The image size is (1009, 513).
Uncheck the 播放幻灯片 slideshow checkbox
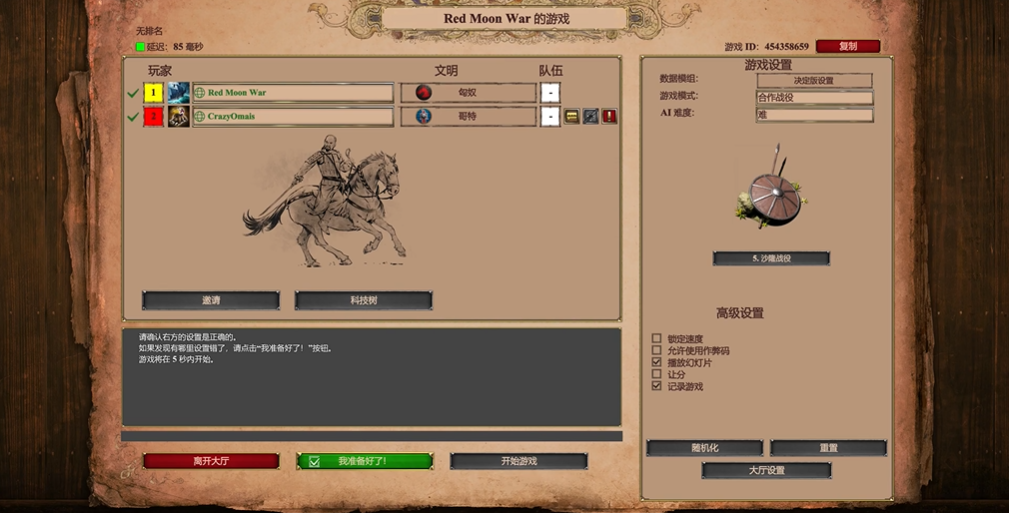657,362
